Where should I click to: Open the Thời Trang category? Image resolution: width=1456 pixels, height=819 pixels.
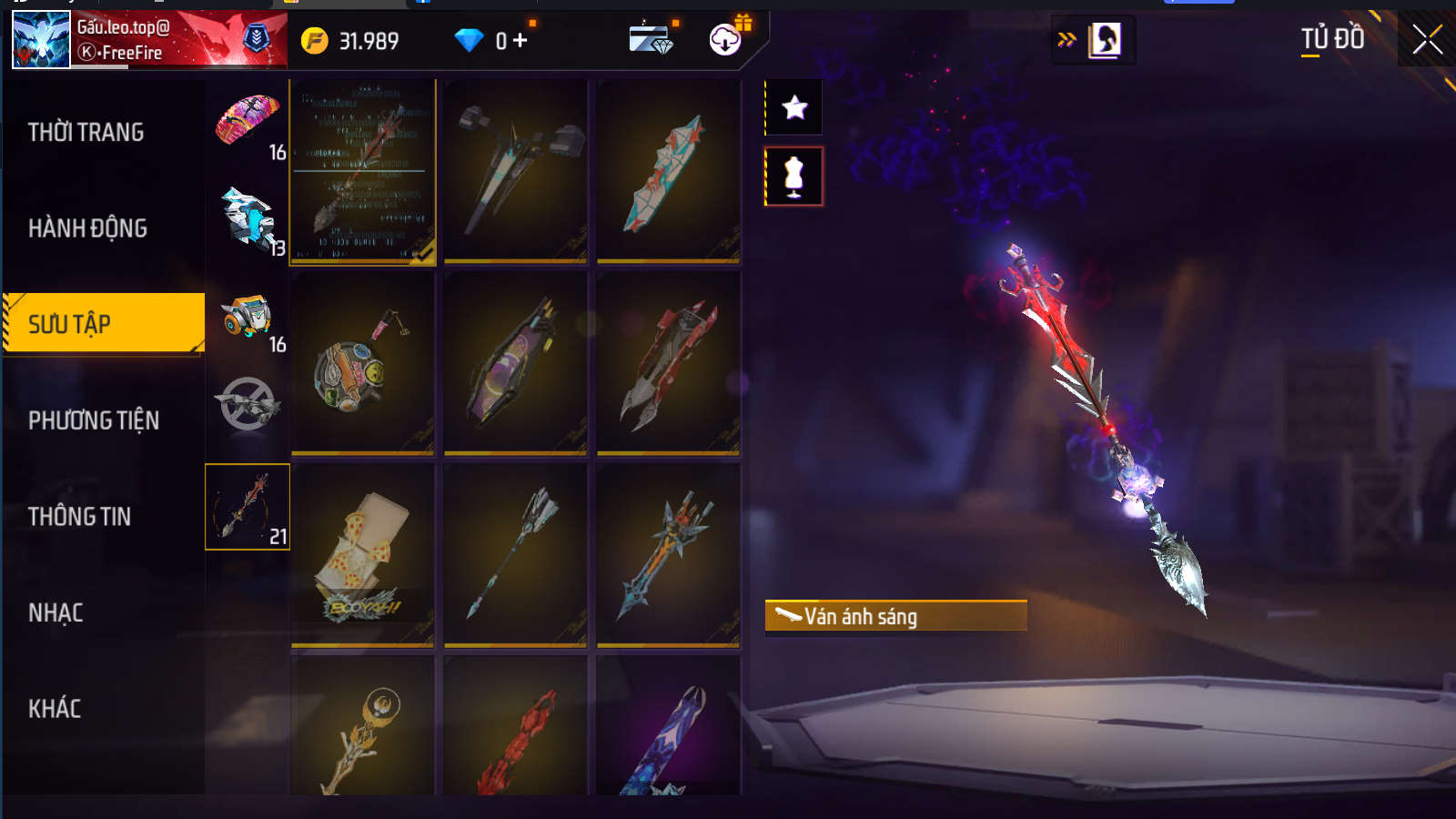(86, 133)
